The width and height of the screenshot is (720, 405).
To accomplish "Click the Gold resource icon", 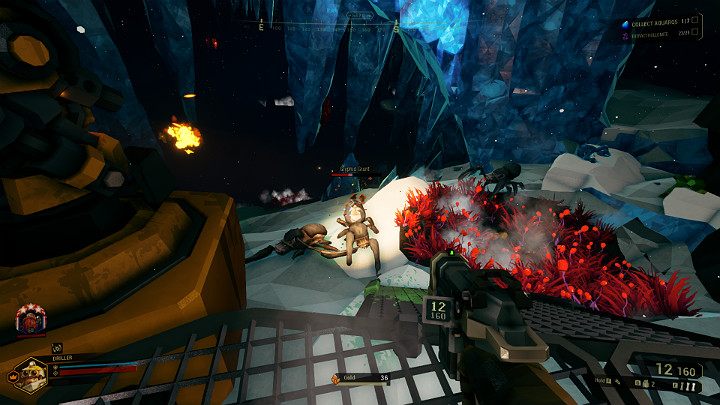I will [335, 378].
